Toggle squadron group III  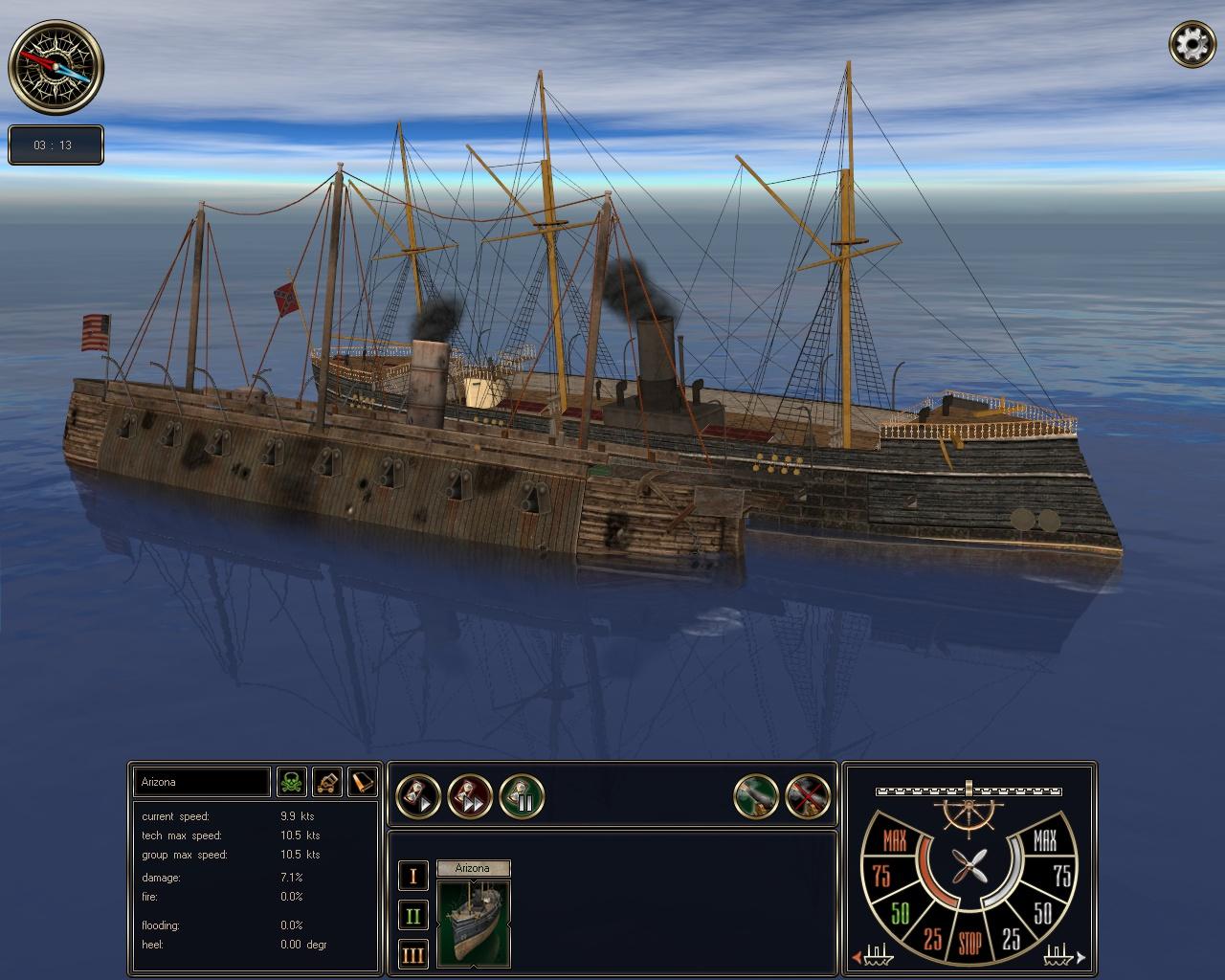pyautogui.click(x=412, y=954)
